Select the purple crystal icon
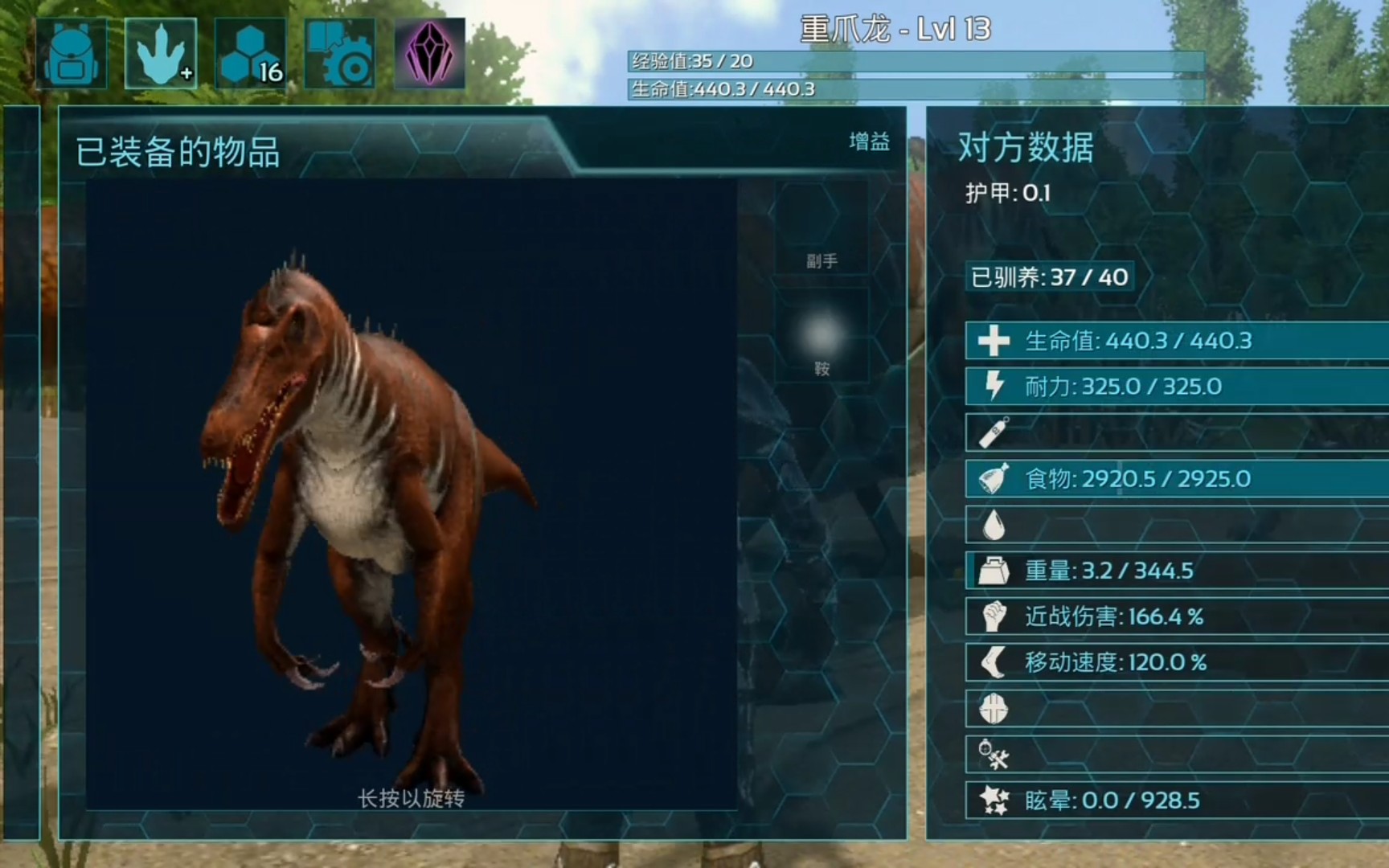The height and width of the screenshot is (868, 1389). click(429, 53)
